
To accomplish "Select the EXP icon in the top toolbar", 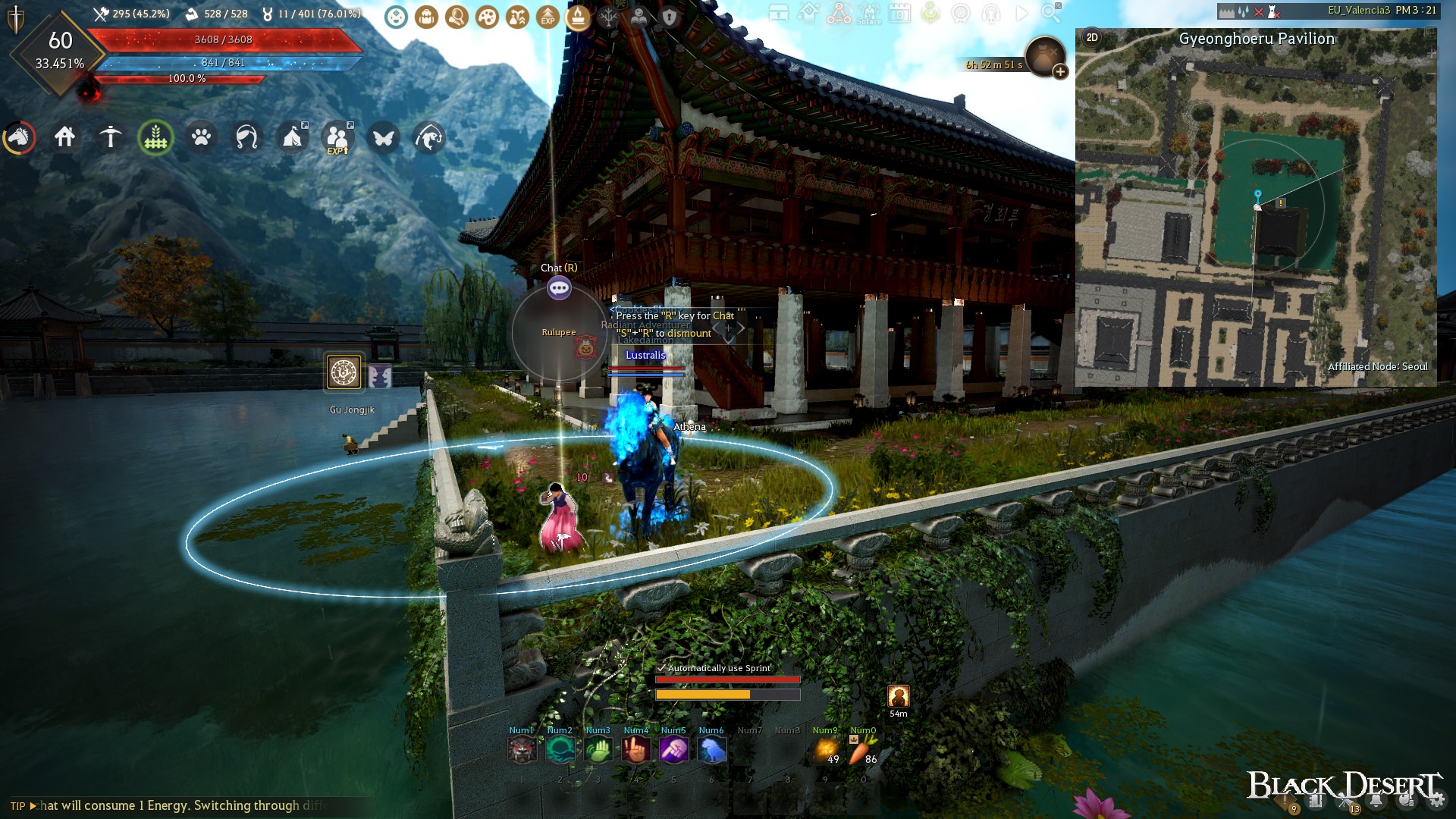I will click(x=546, y=17).
